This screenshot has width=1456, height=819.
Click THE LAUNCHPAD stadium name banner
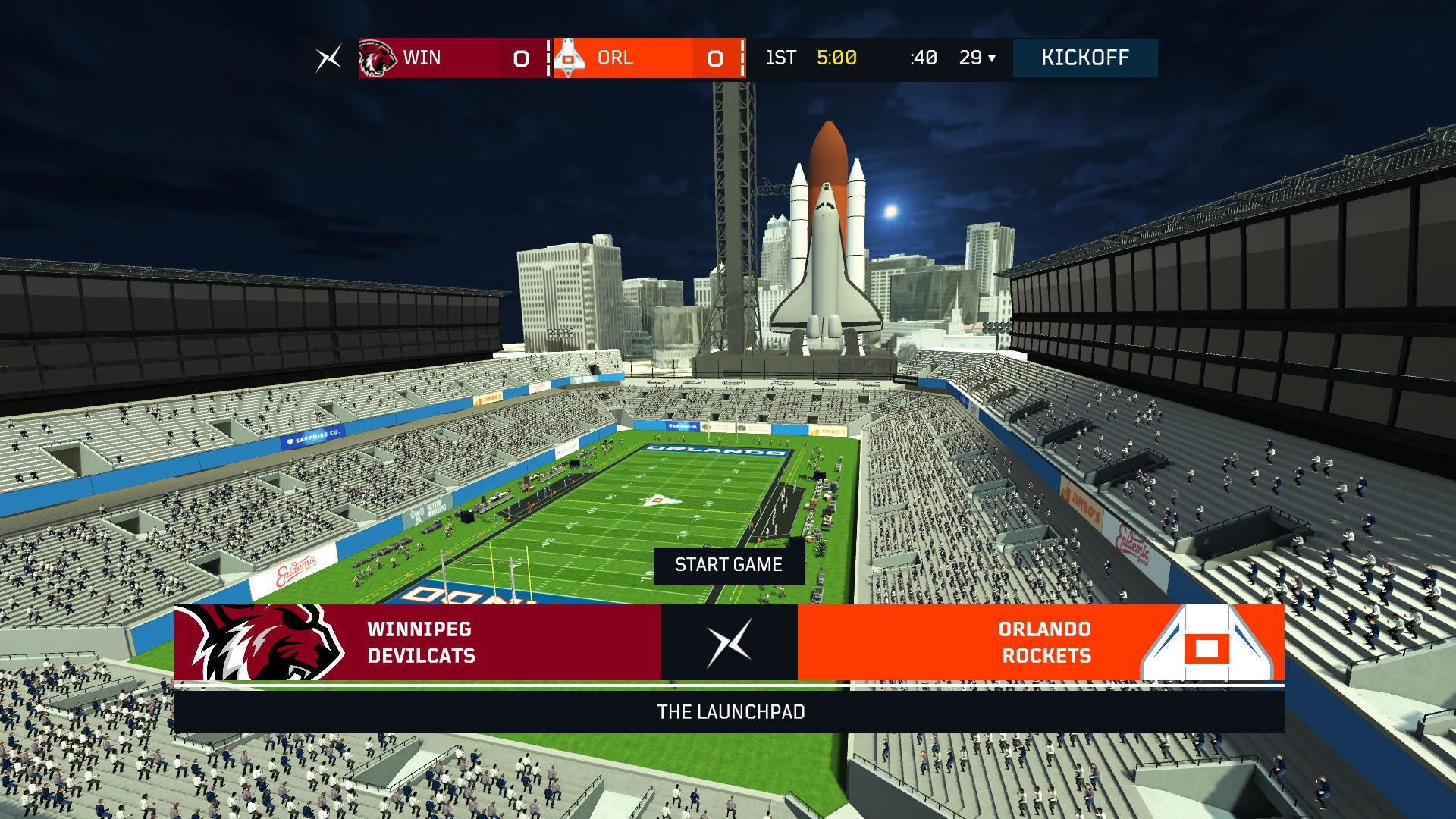tap(731, 712)
